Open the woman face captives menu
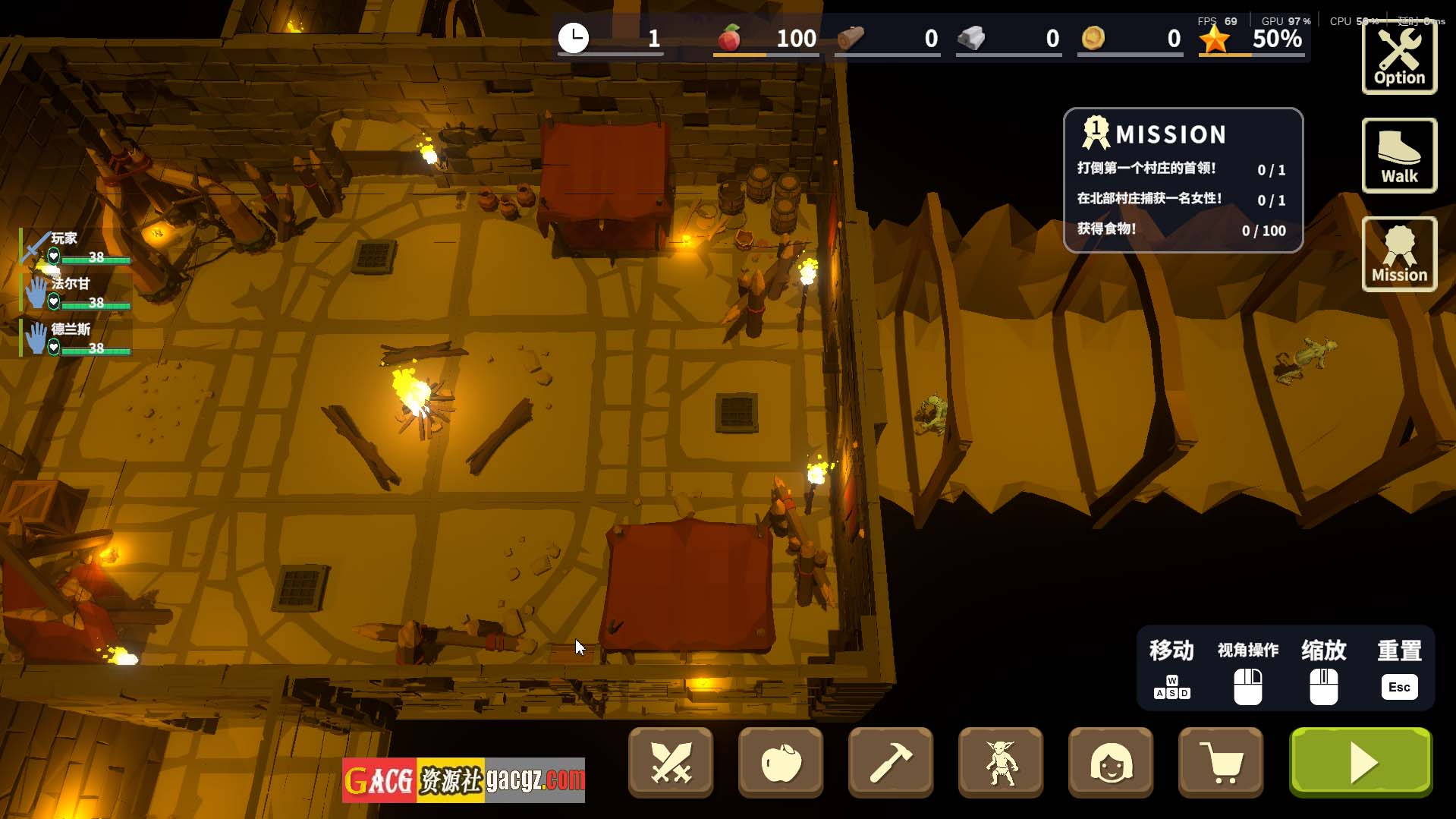 pos(1111,762)
